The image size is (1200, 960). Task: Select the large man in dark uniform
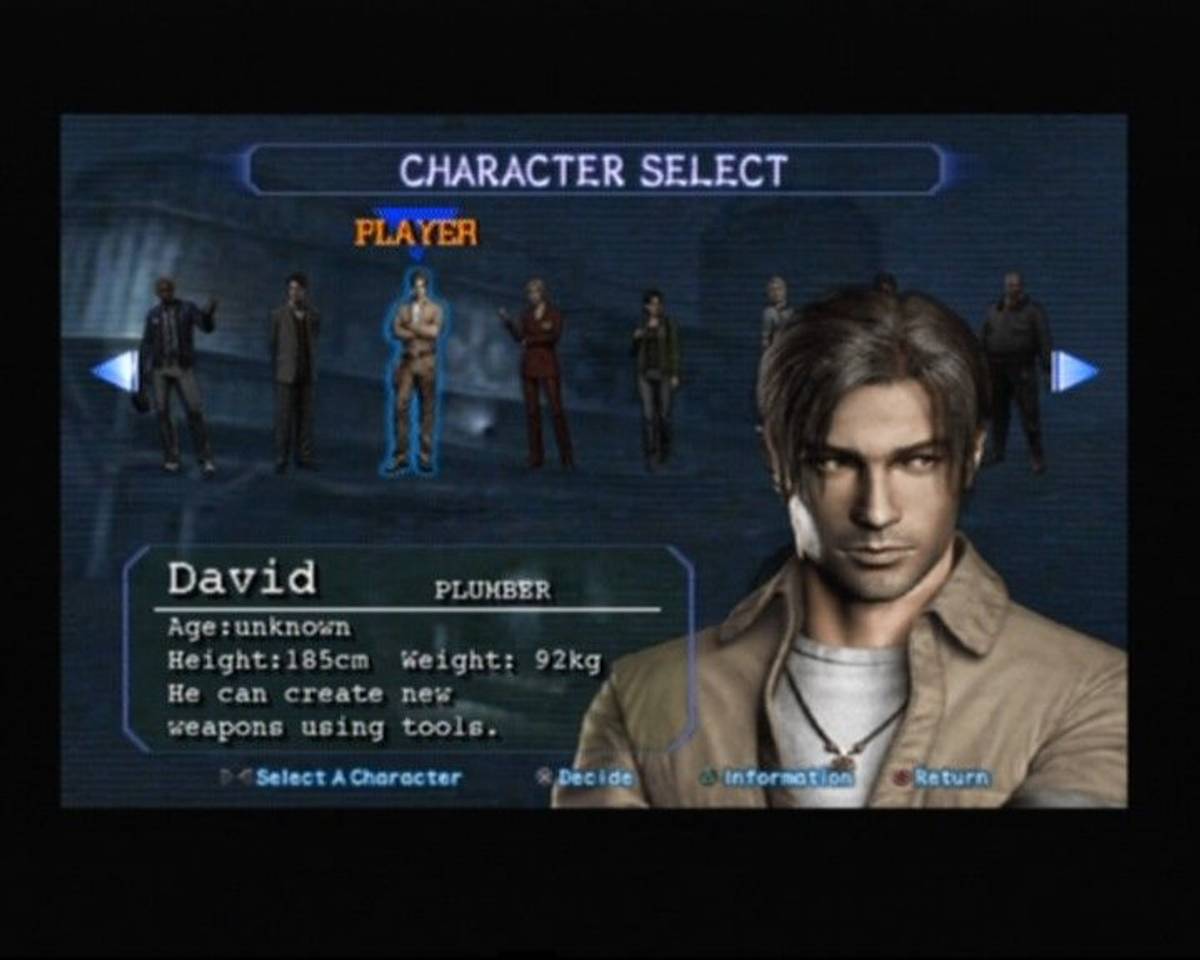(1015, 368)
